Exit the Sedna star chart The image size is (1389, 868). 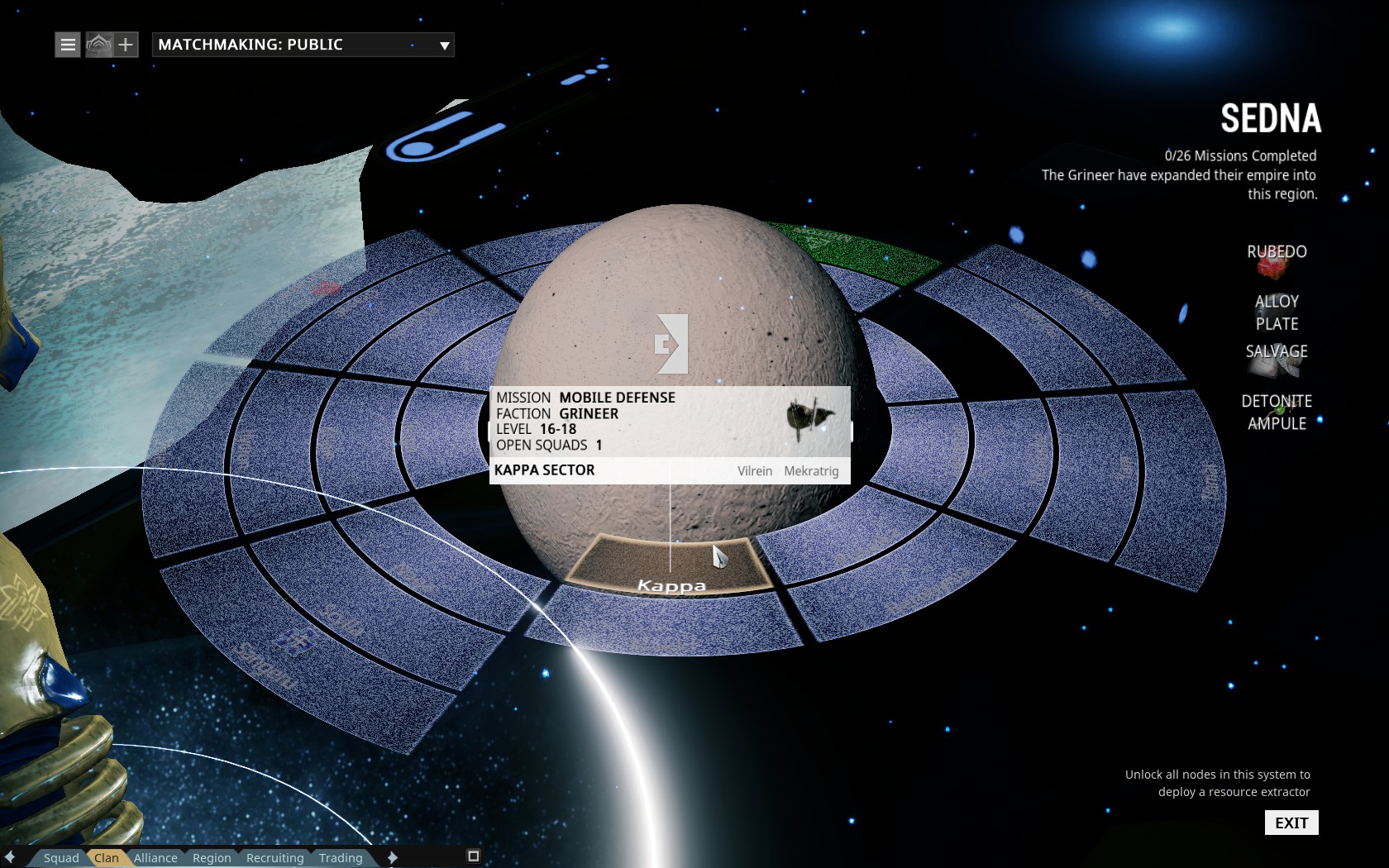[1291, 823]
